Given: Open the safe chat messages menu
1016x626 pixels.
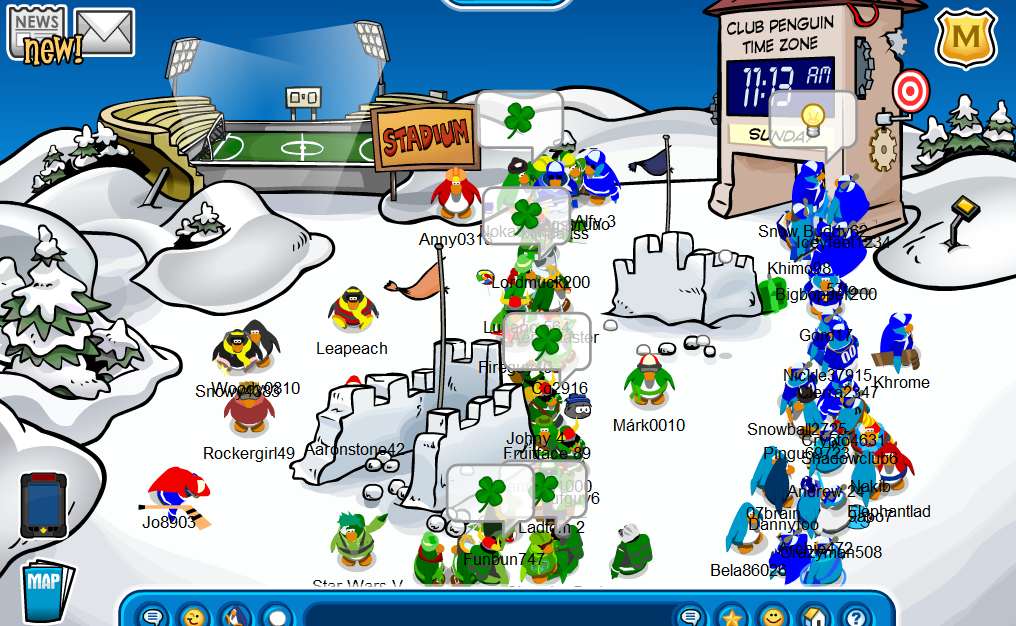Looking at the screenshot, I should coord(153,616).
